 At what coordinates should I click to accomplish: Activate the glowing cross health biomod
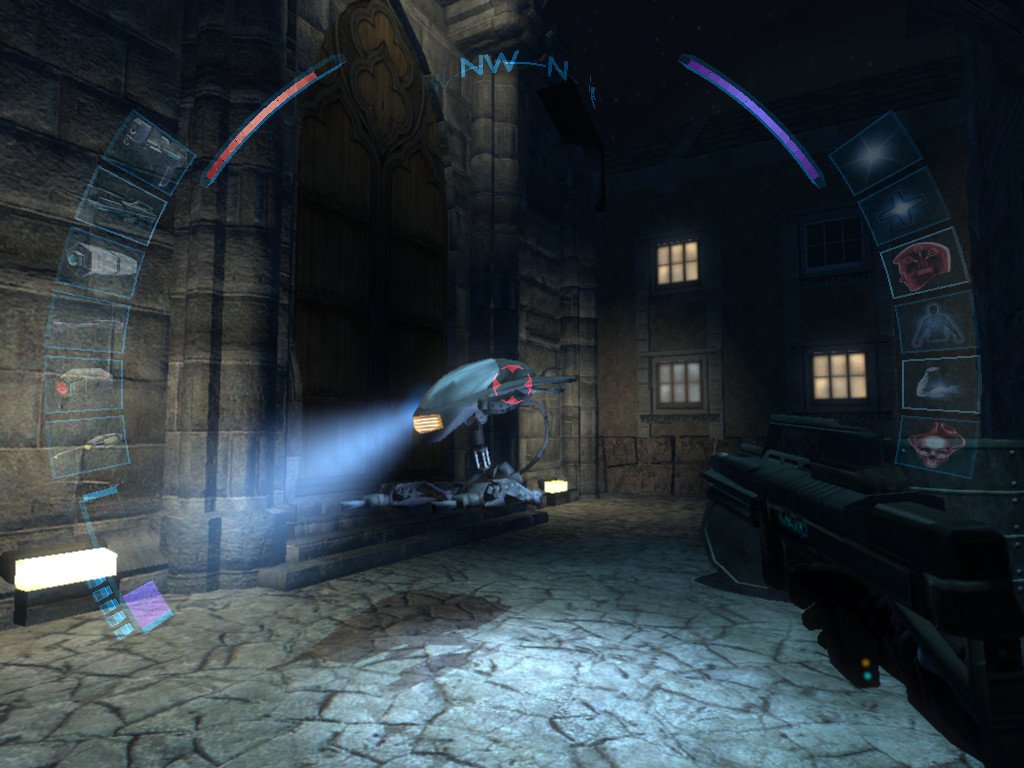(x=905, y=206)
